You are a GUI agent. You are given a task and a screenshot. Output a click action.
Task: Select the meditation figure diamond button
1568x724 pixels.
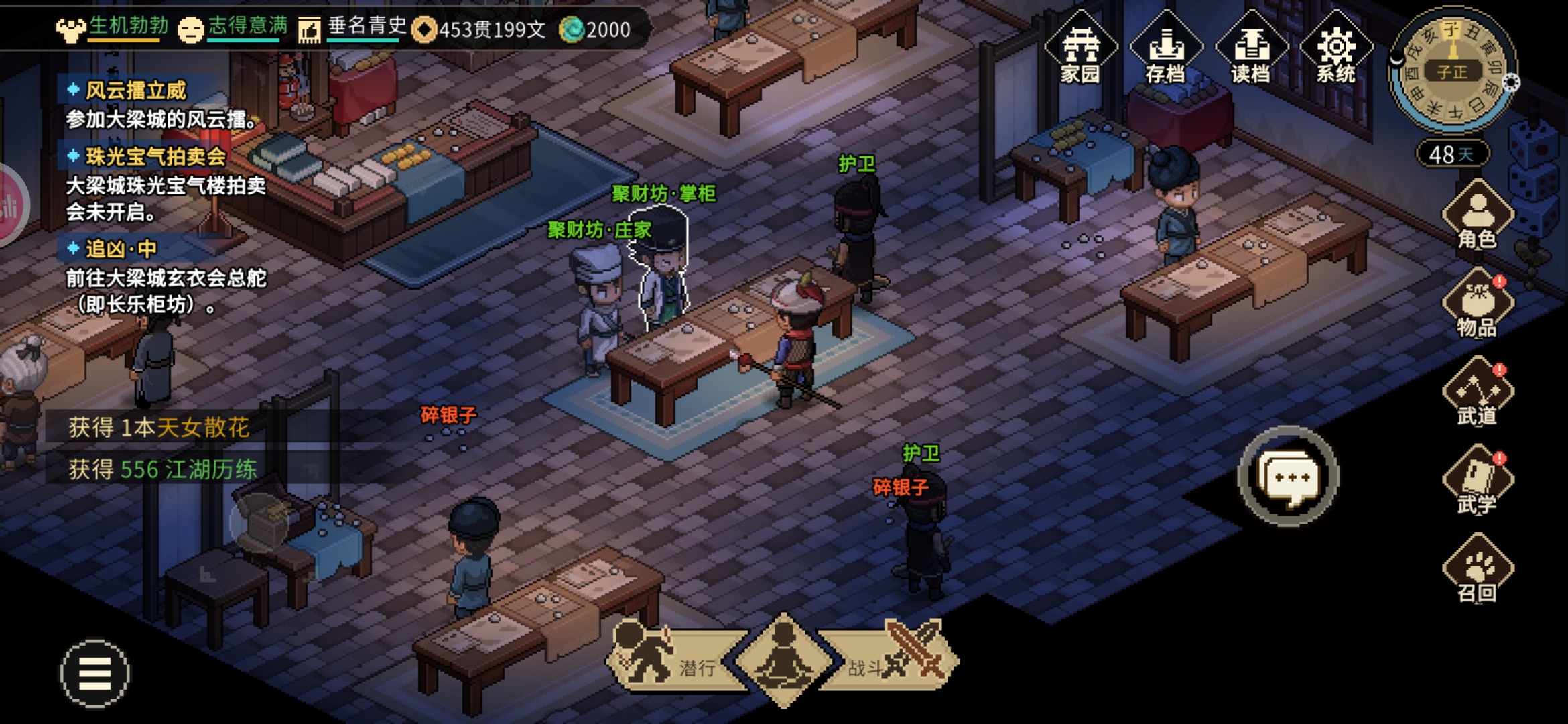[x=783, y=660]
